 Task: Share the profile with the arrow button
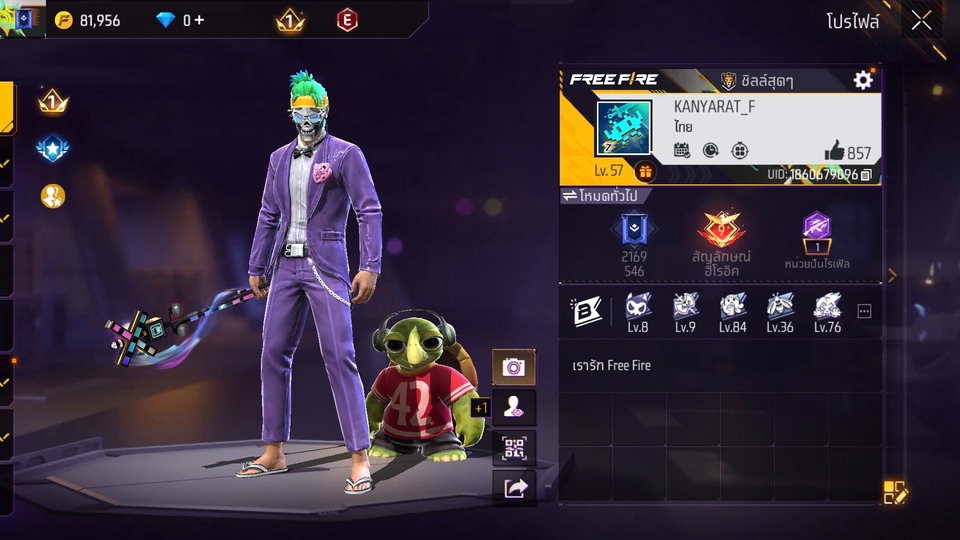point(514,487)
